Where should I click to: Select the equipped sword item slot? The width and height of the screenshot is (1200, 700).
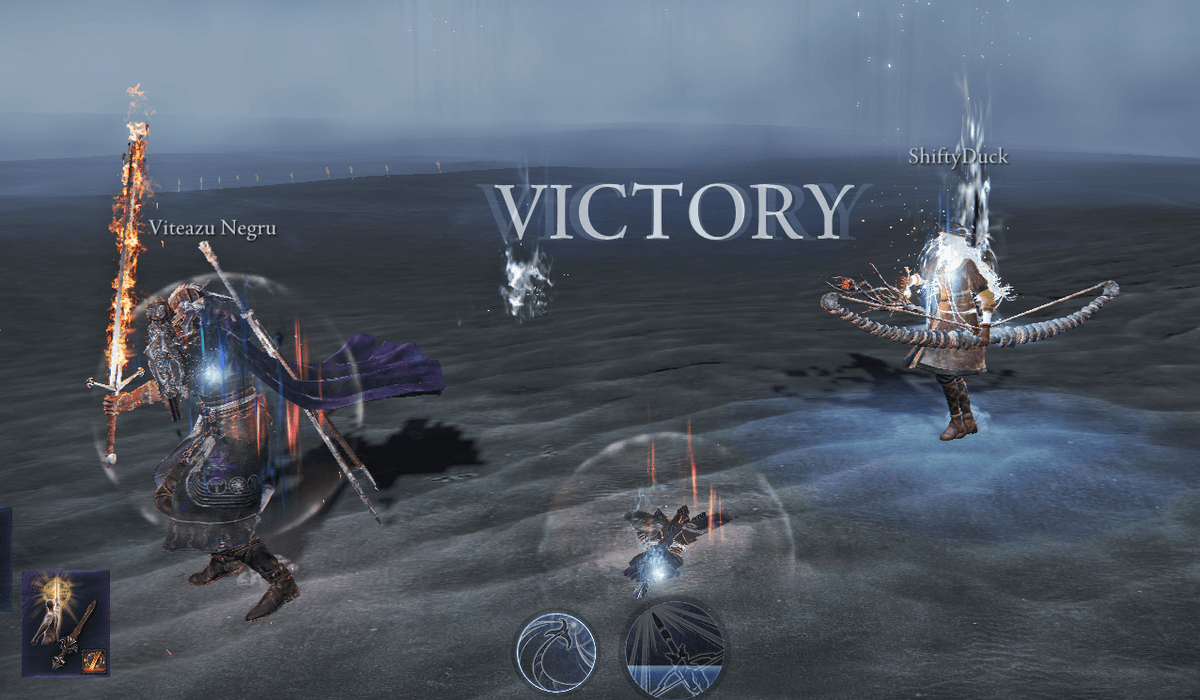[66, 622]
